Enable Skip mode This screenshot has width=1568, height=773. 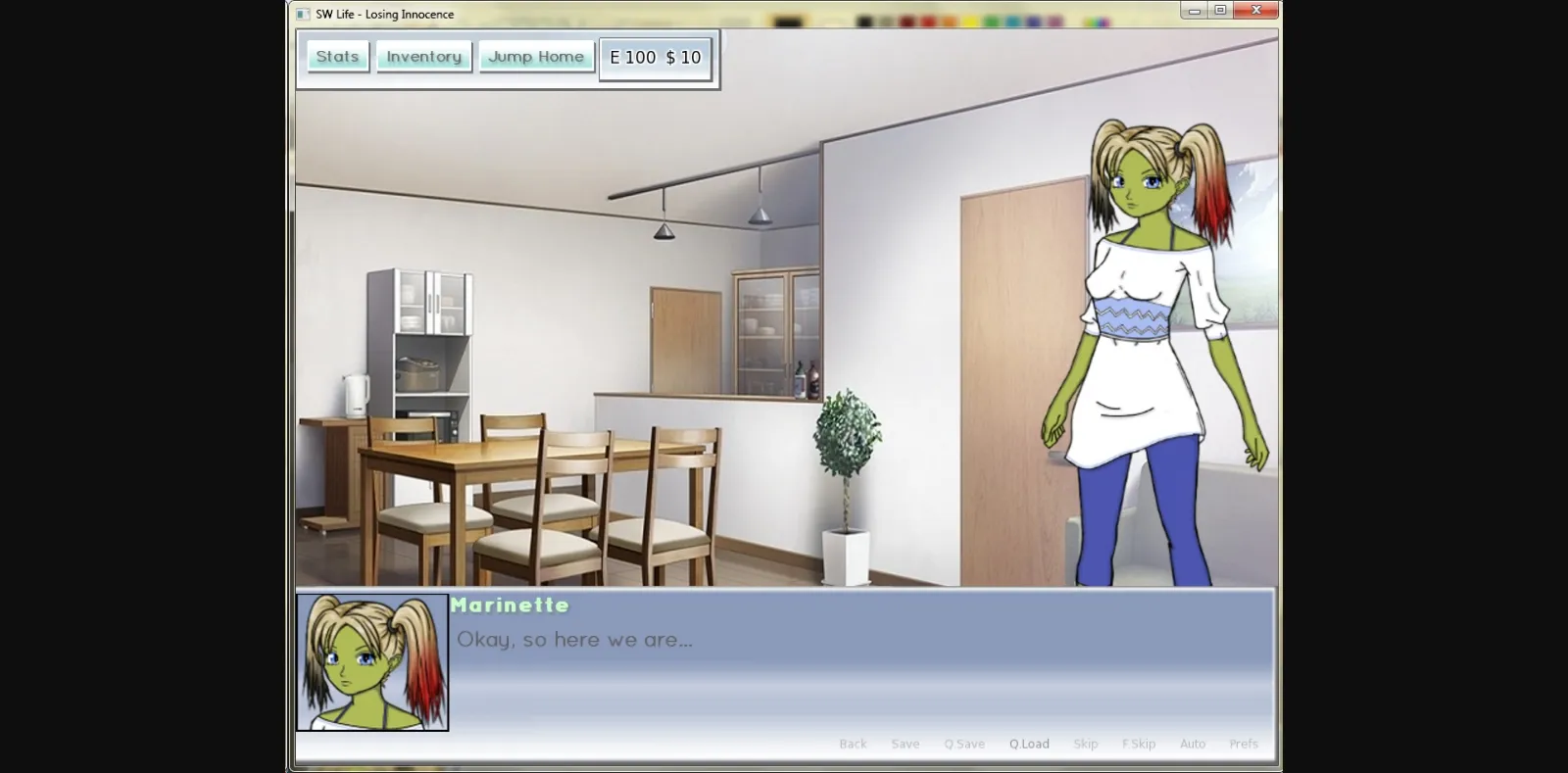1085,744
